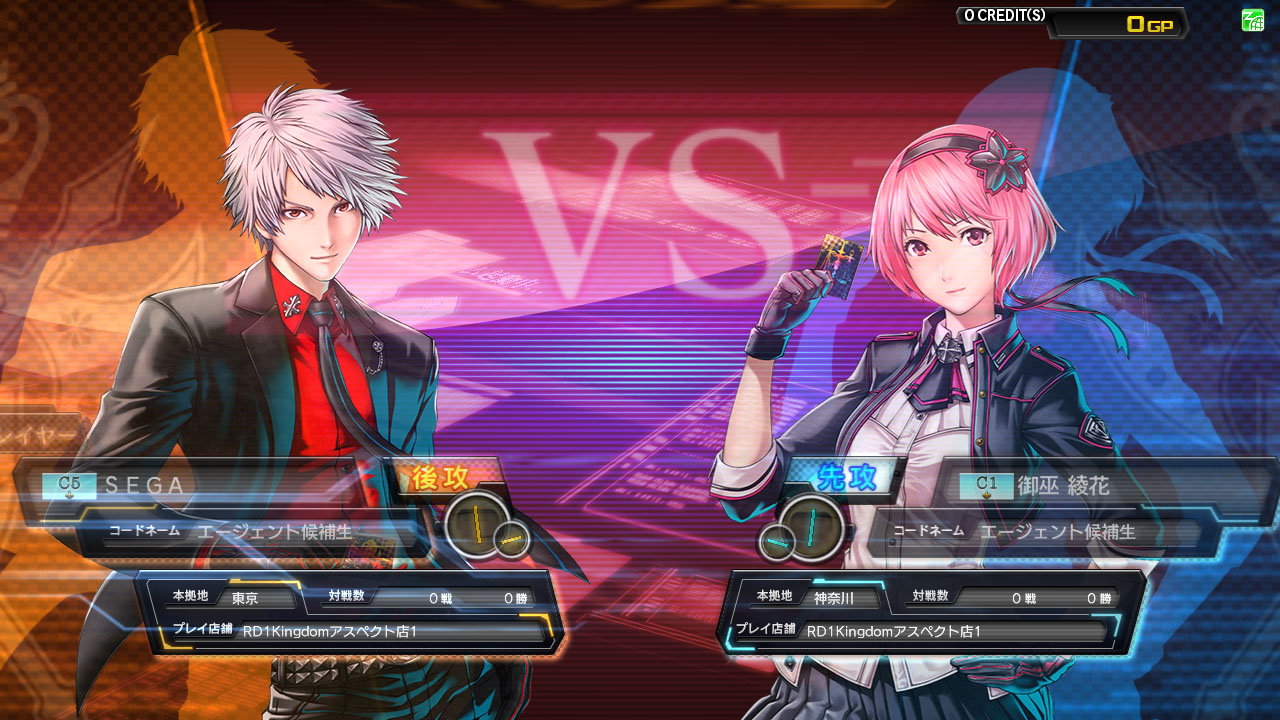The image size is (1280, 720).
Task: Click the blue 先攻 turn badge
Action: (846, 478)
